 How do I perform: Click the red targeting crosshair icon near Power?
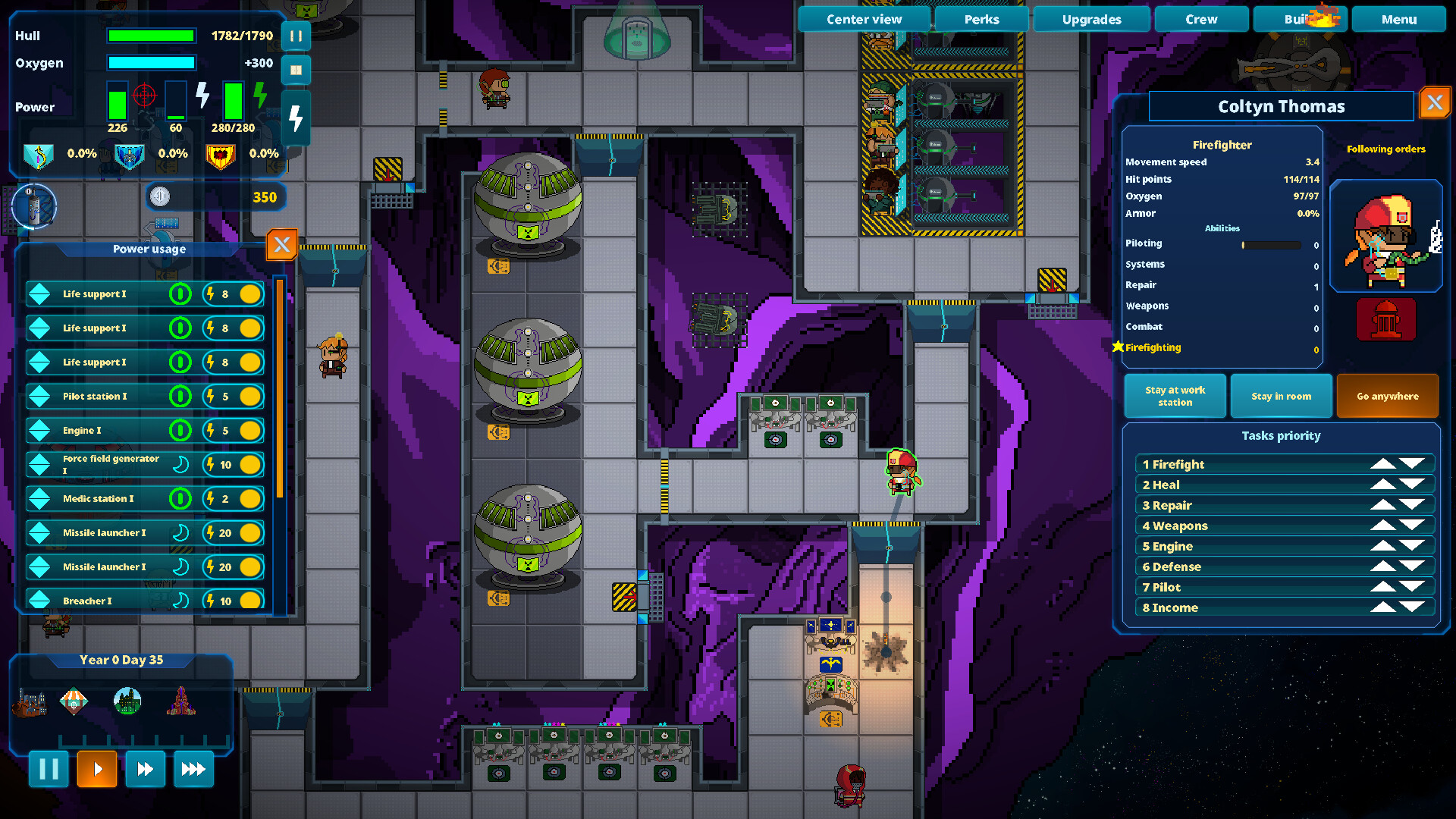click(x=144, y=94)
